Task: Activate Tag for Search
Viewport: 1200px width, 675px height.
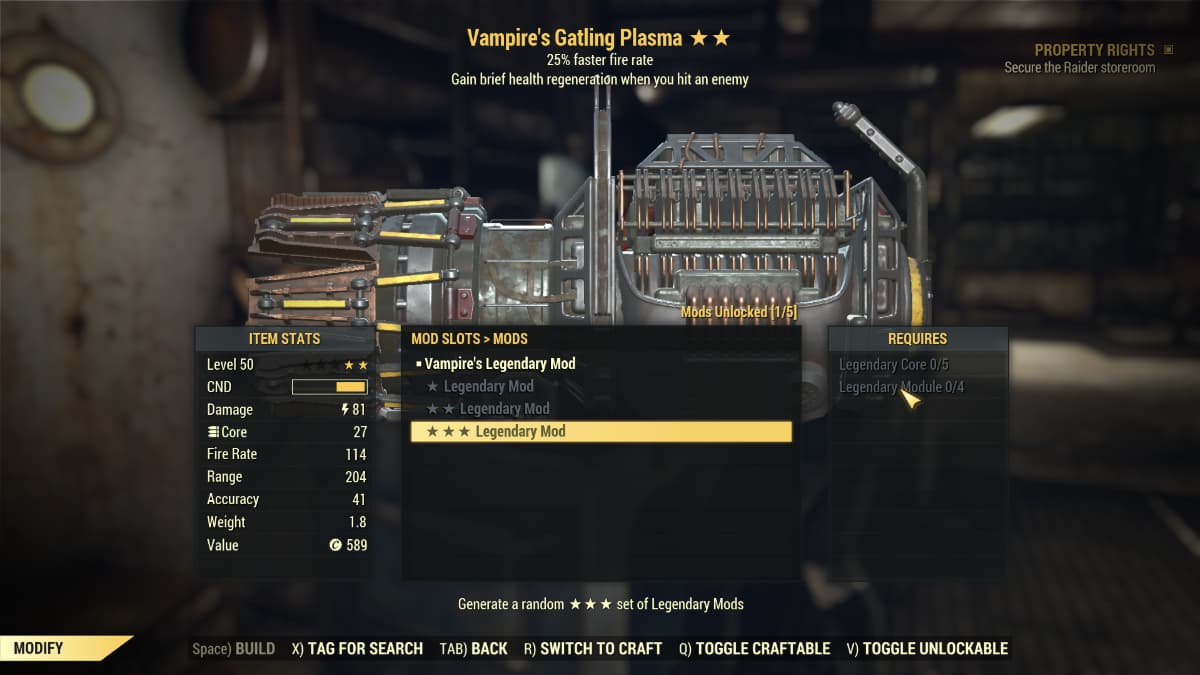Action: click(357, 648)
